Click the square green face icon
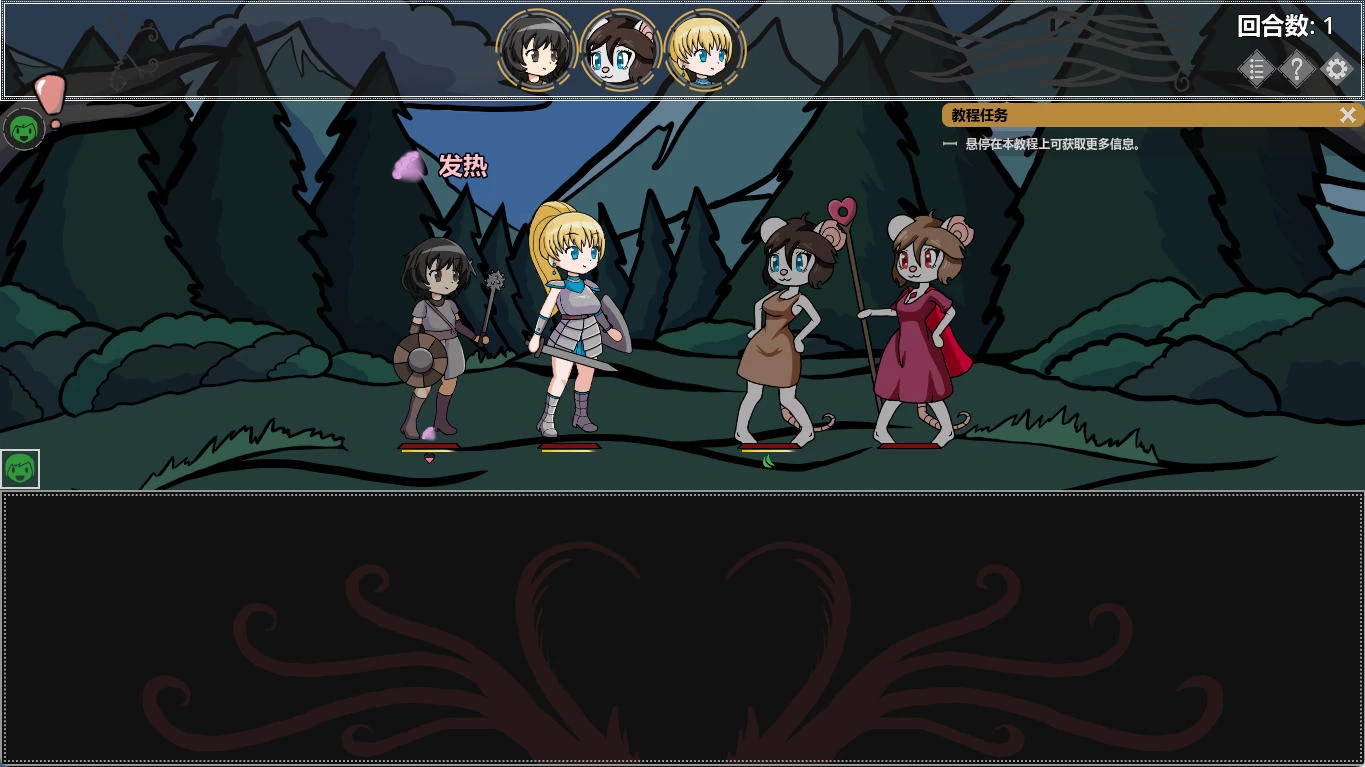This screenshot has width=1365, height=767. [20, 469]
